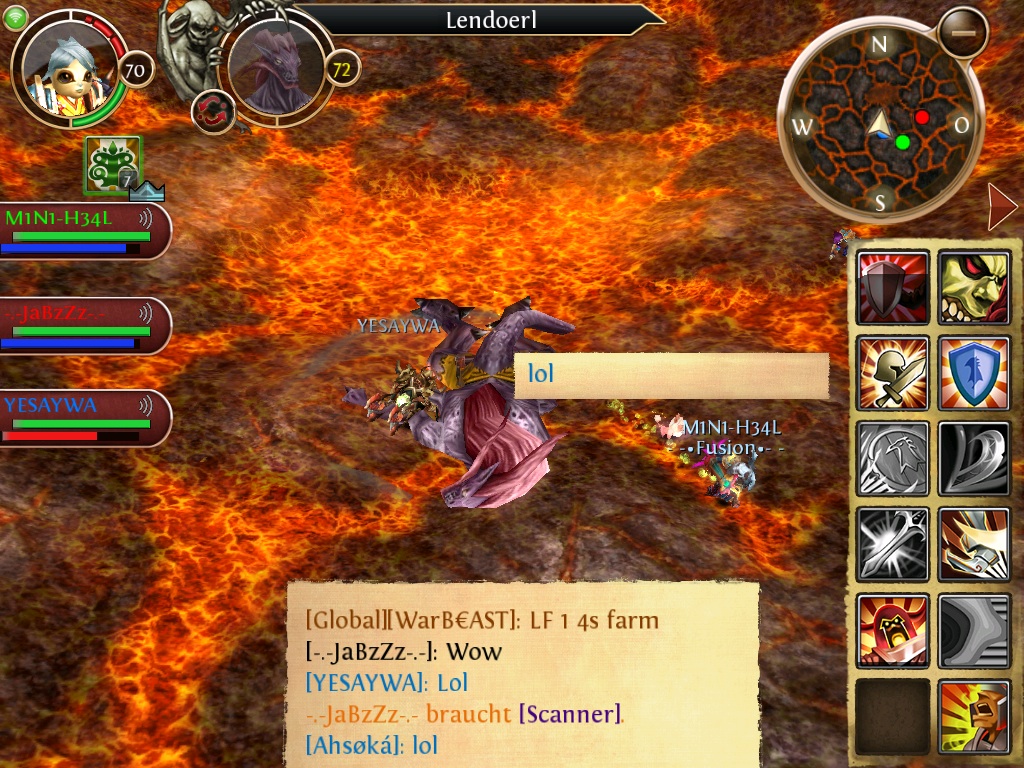Activate the helmet and sword skill

[892, 372]
